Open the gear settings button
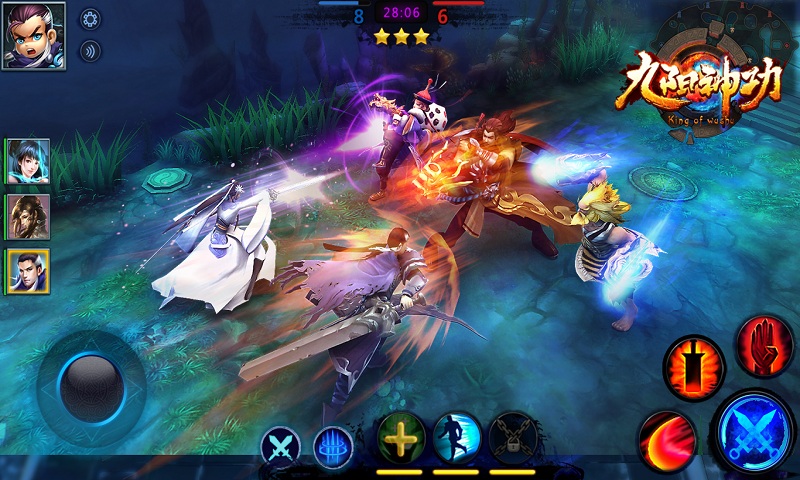This screenshot has width=800, height=480. point(90,19)
